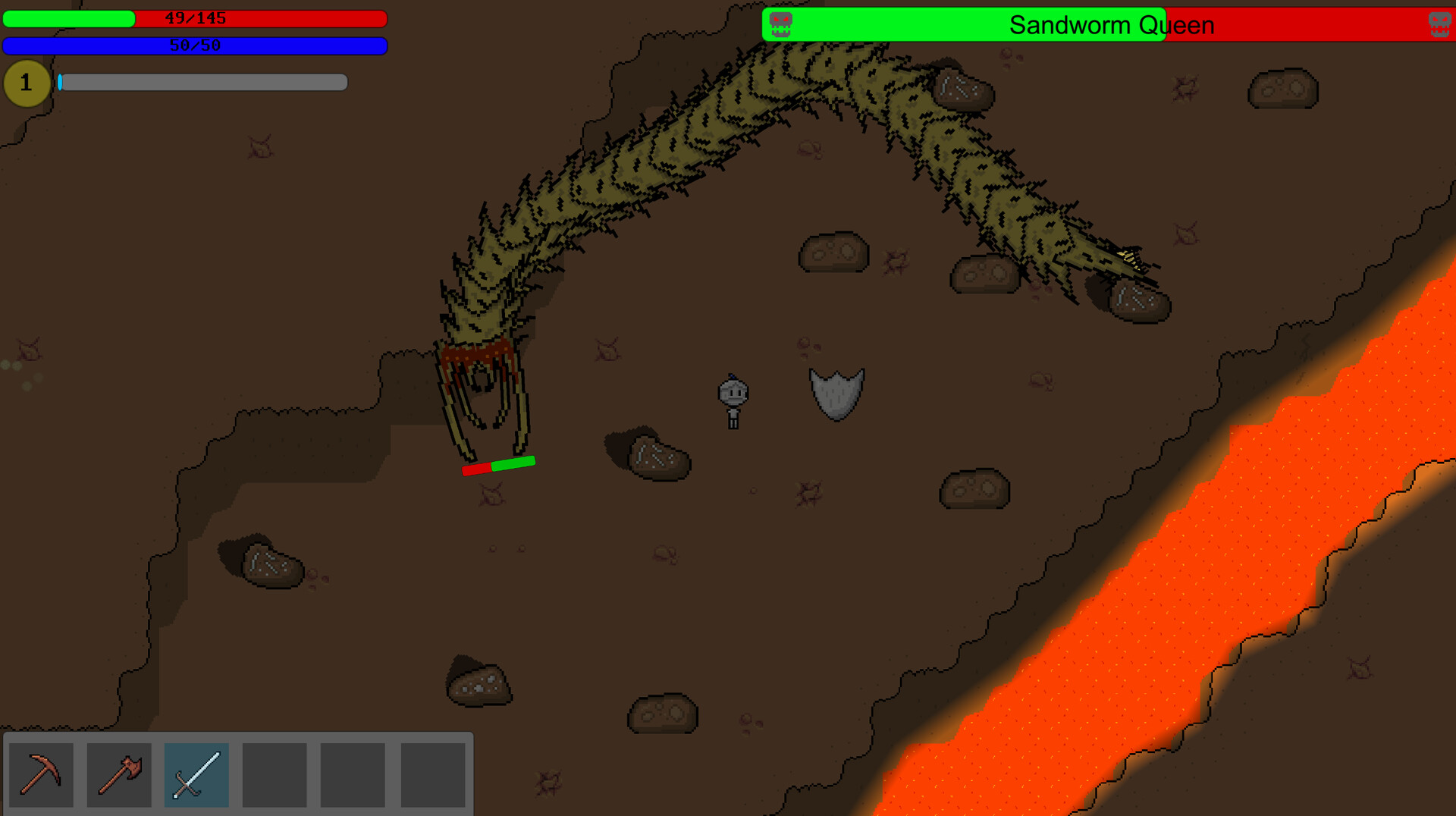Click the level 1 badge
The width and height of the screenshot is (1456, 816).
27,83
